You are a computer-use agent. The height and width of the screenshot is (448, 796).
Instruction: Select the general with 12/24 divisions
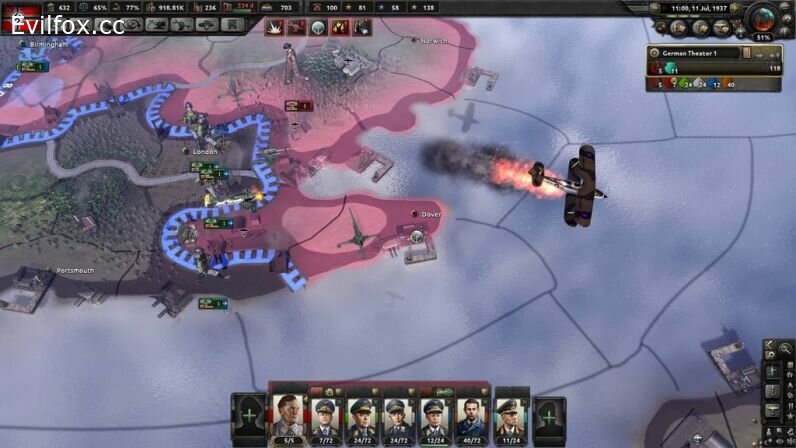click(434, 417)
